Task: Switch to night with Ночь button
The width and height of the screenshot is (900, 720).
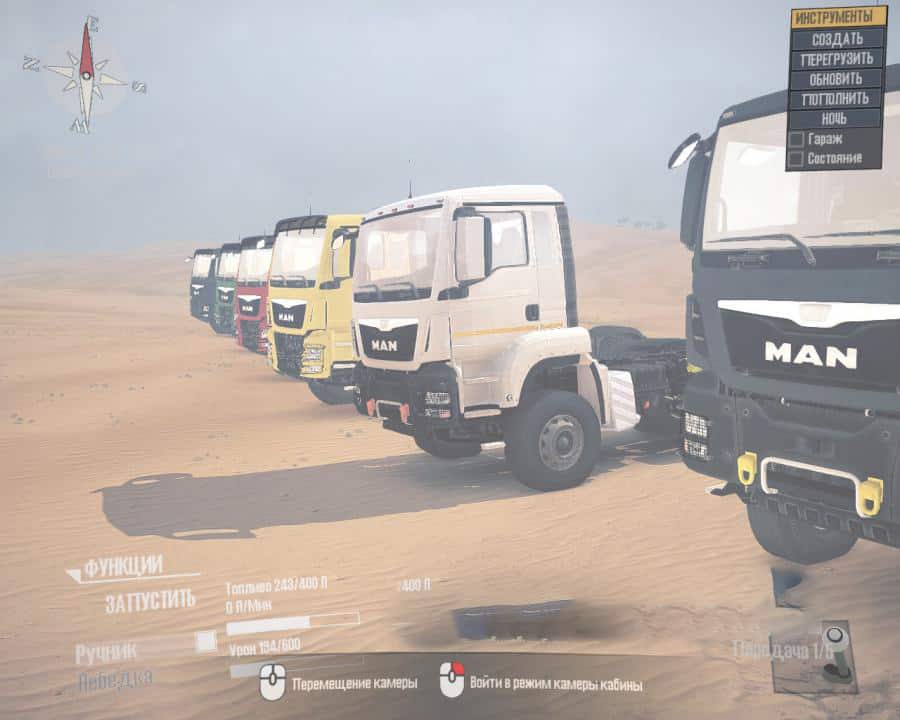Action: point(838,119)
